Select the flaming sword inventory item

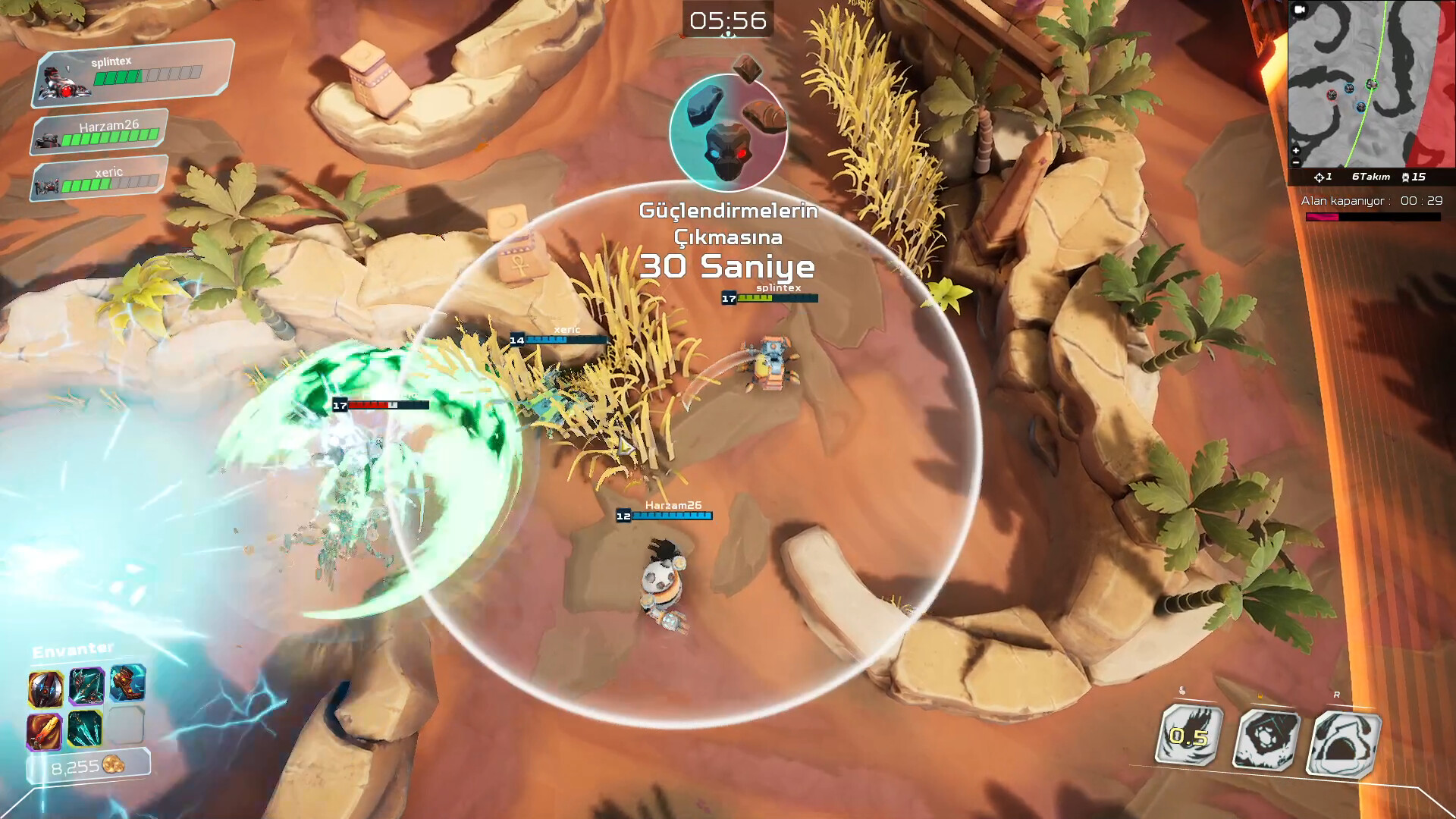45,732
